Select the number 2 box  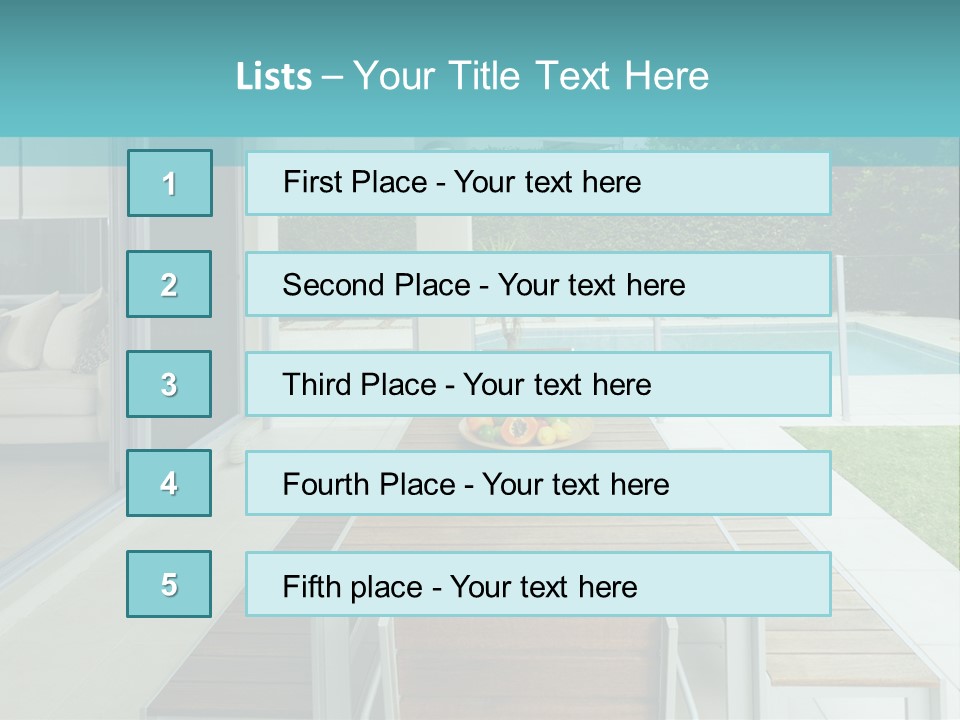(x=169, y=284)
